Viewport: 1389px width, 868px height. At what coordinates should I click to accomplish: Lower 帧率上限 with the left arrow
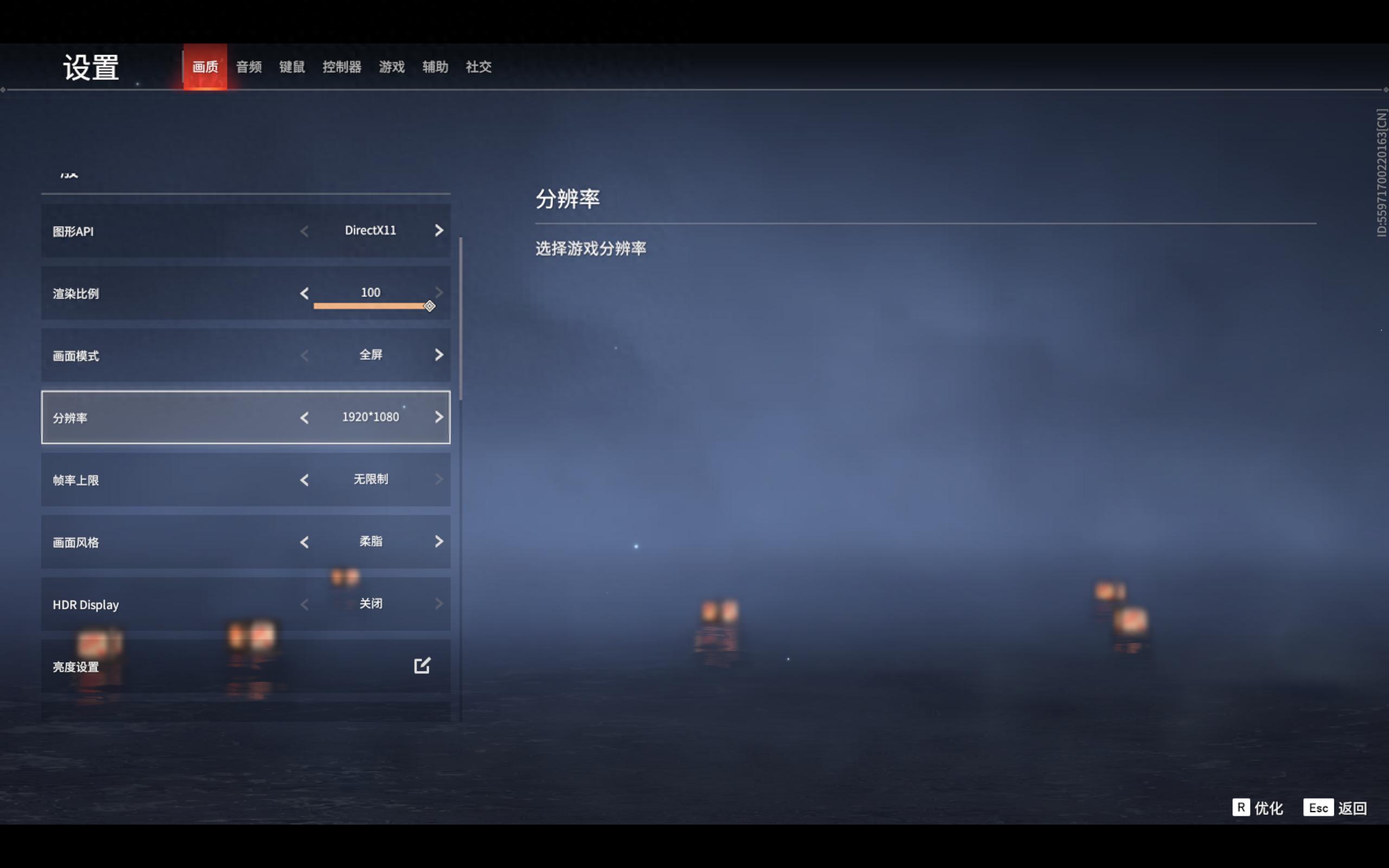click(x=305, y=480)
